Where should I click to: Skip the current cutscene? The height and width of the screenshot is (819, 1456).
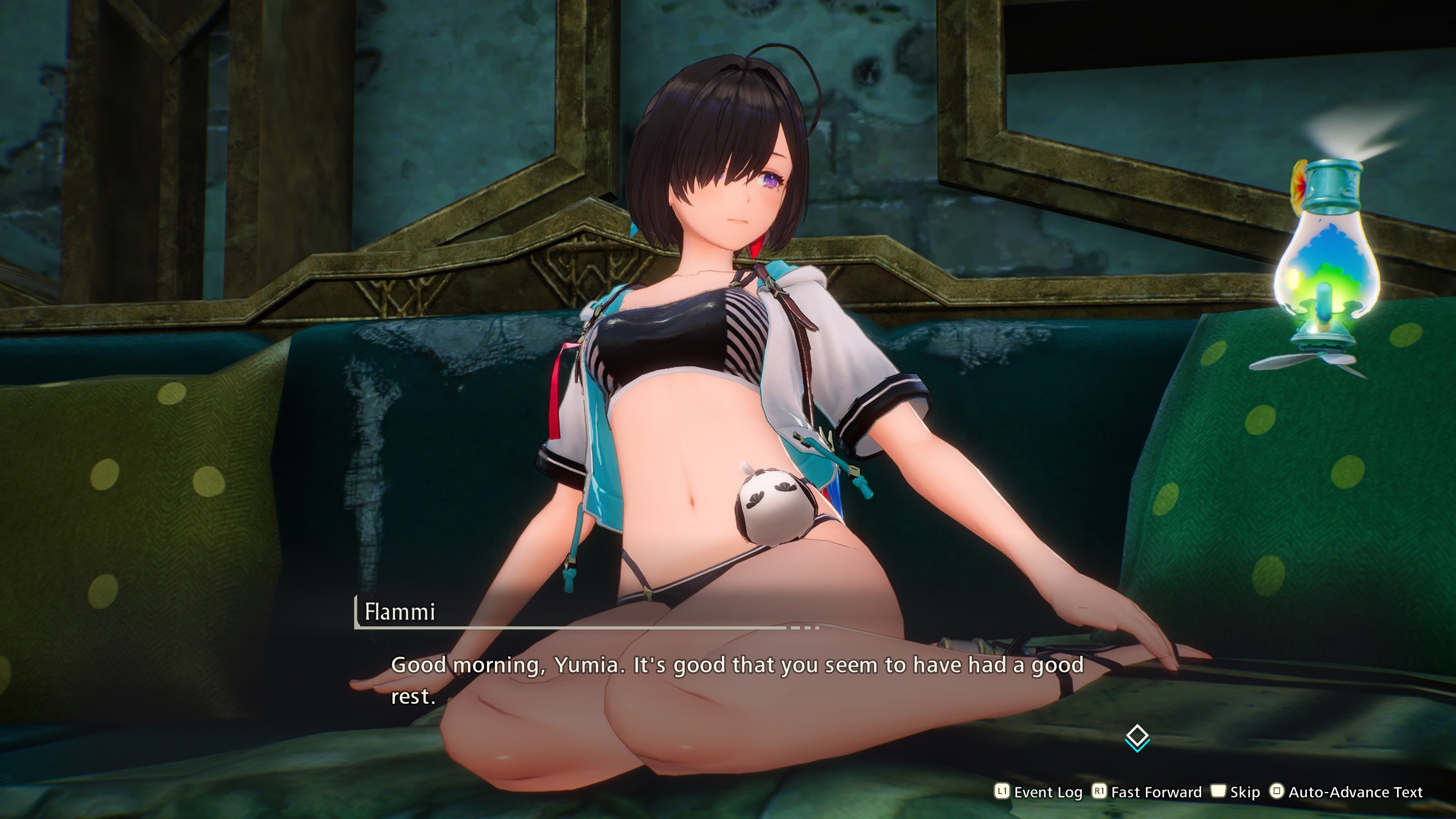click(x=1236, y=792)
